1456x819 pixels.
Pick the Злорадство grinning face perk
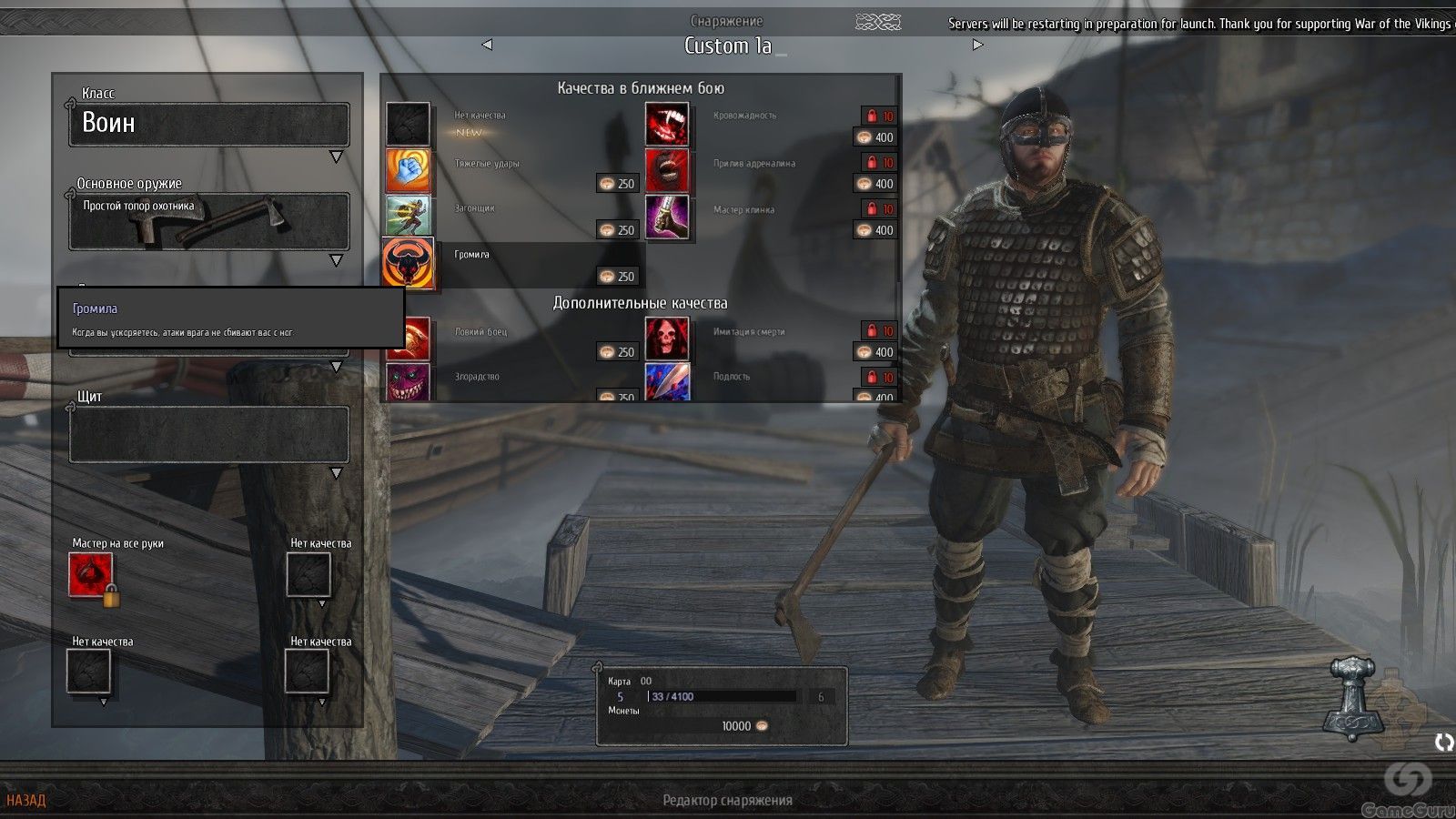tap(408, 382)
